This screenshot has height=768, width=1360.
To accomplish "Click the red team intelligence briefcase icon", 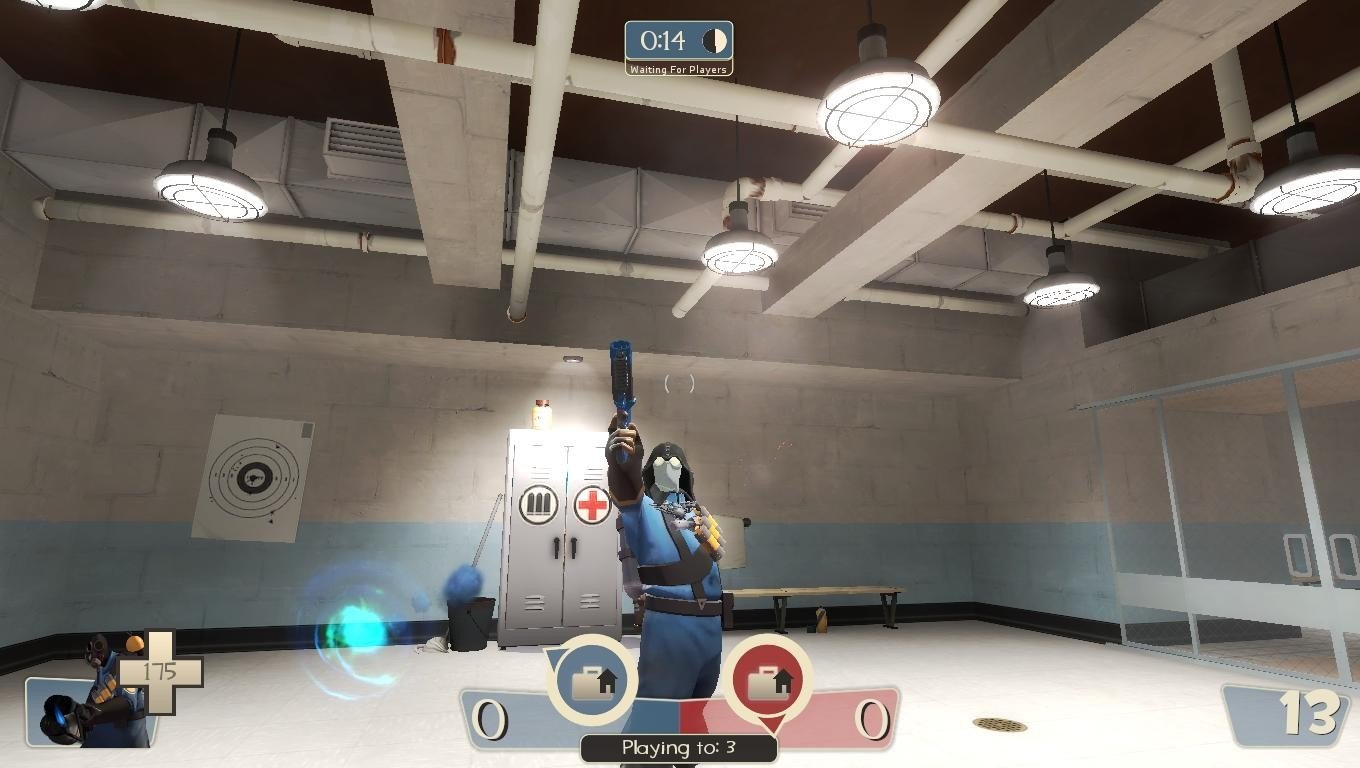I will coord(768,681).
